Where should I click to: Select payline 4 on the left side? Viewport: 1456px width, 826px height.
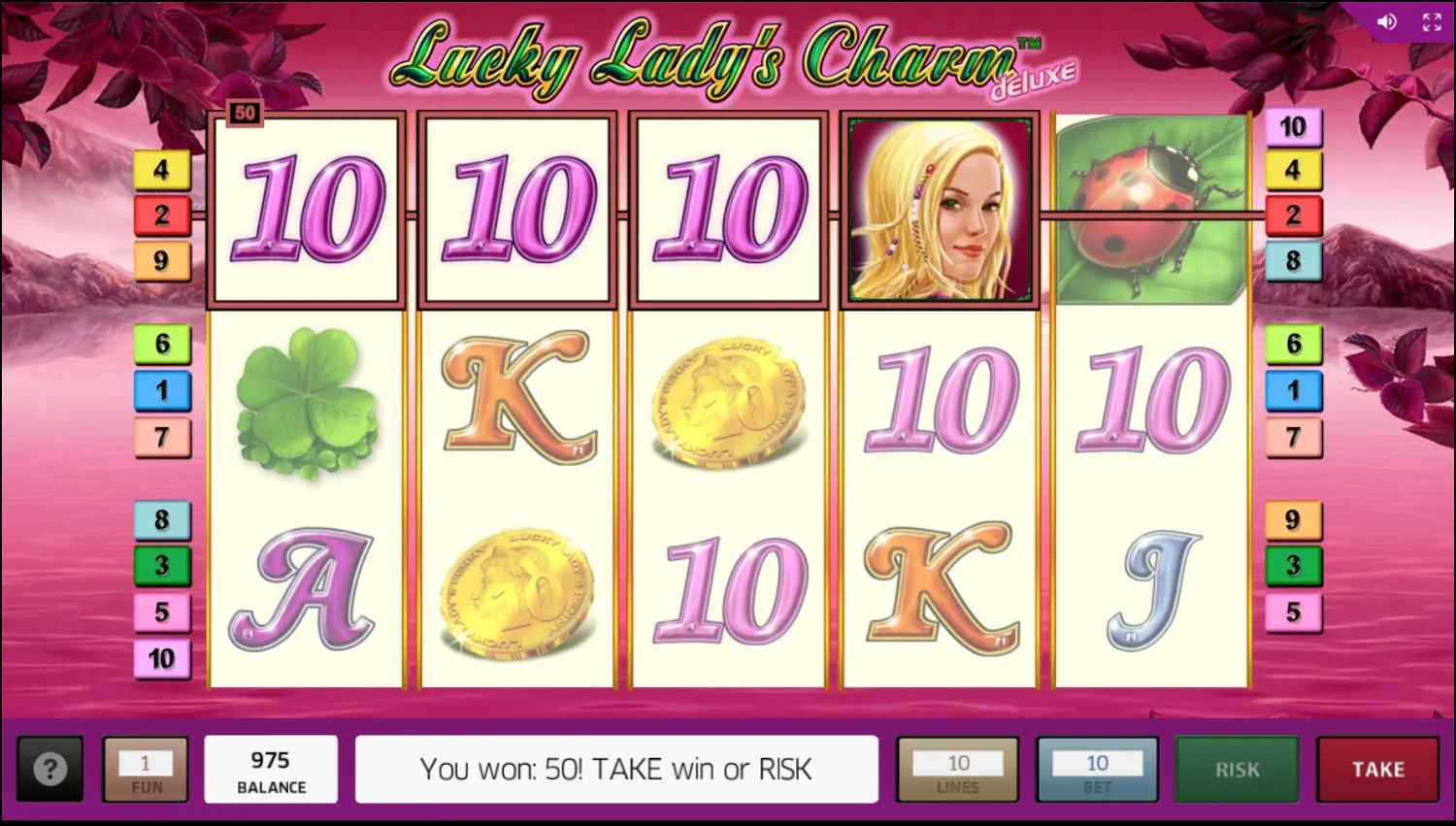click(162, 169)
